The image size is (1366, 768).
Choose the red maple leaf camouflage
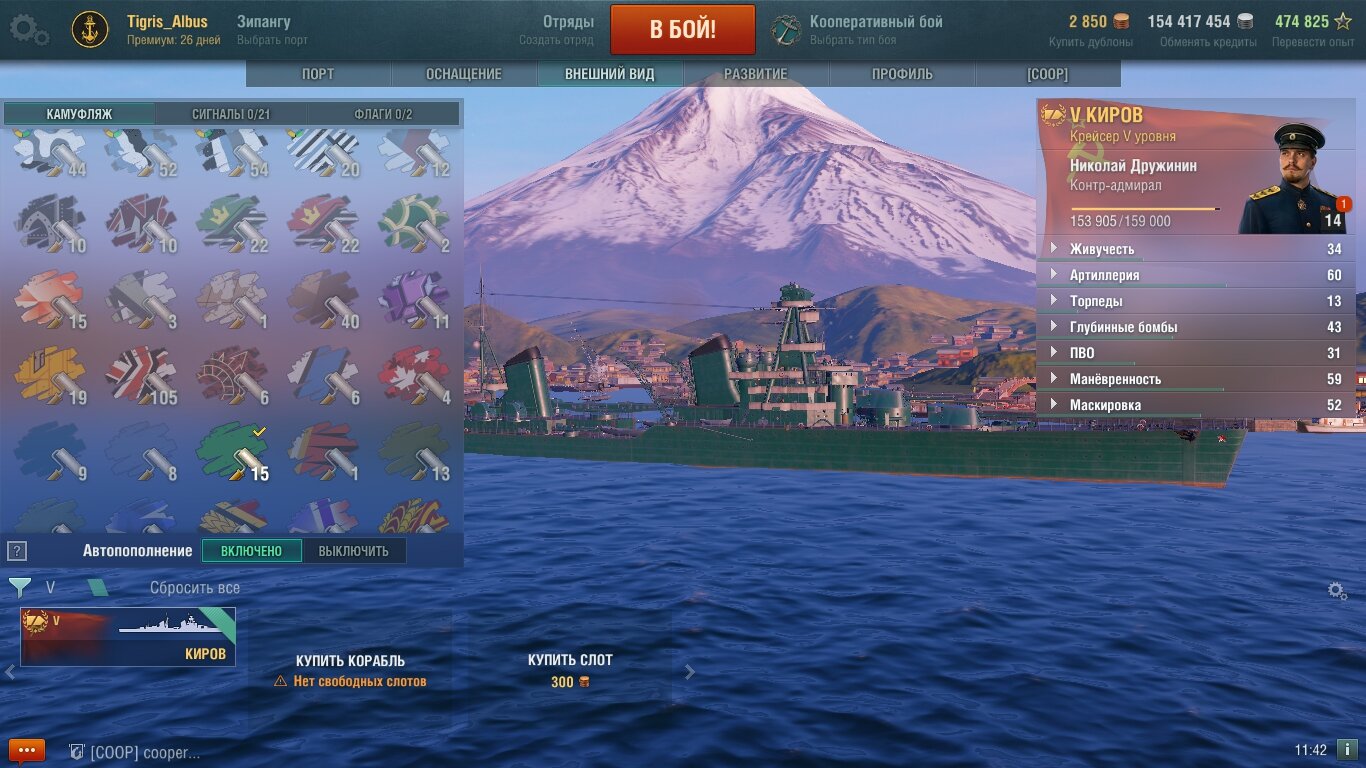(x=414, y=374)
